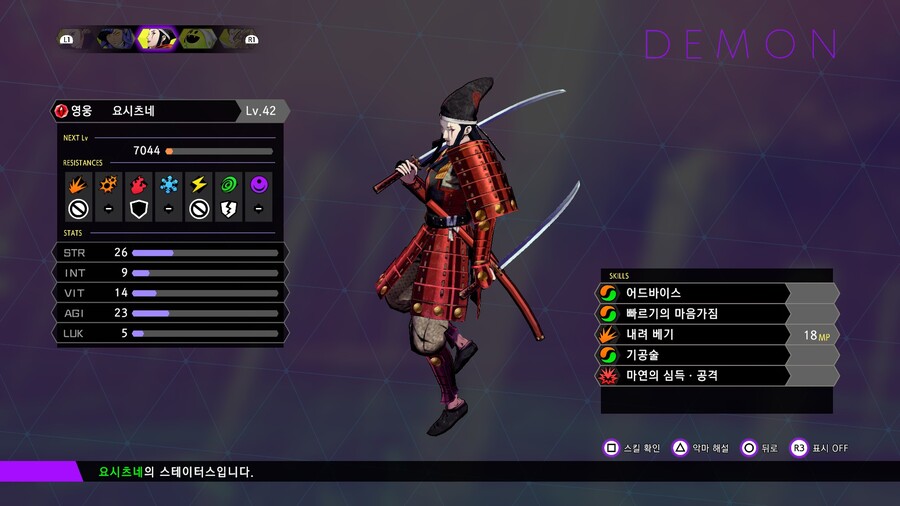Click the green wind swirl resistance icon

coord(228,185)
